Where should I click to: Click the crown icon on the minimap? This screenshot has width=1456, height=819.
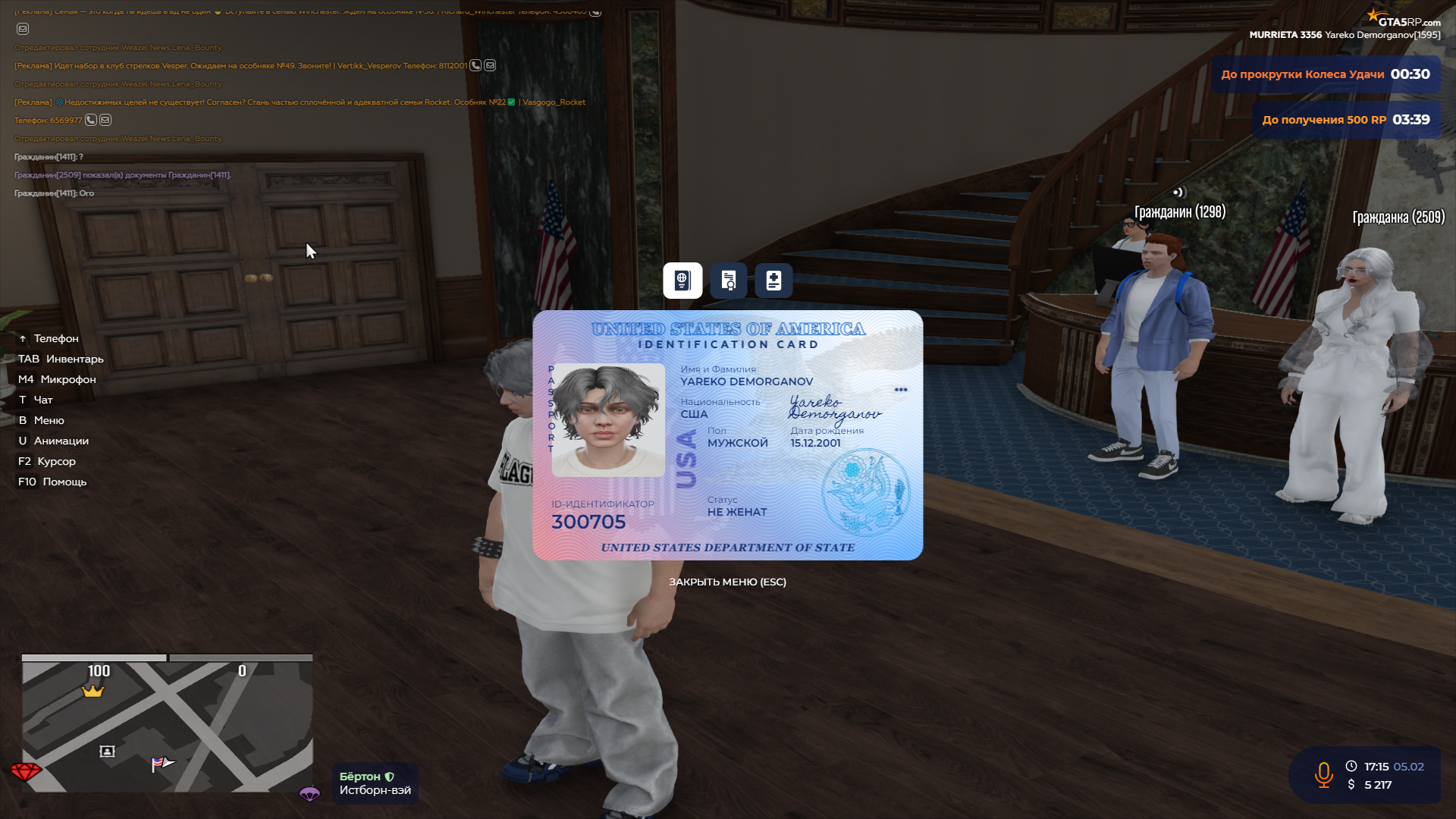click(93, 692)
